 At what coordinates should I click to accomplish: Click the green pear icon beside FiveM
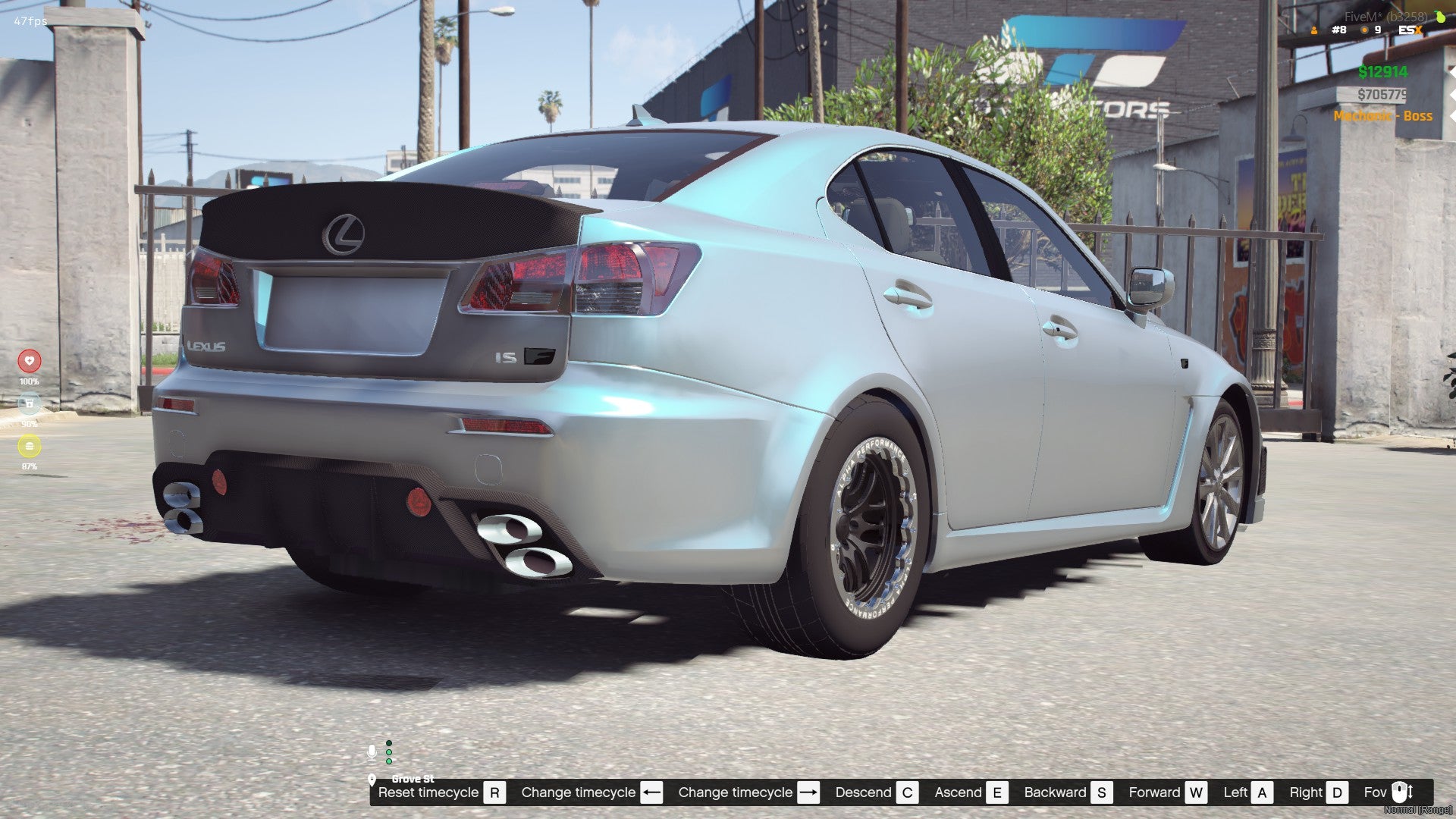pyautogui.click(x=1439, y=17)
